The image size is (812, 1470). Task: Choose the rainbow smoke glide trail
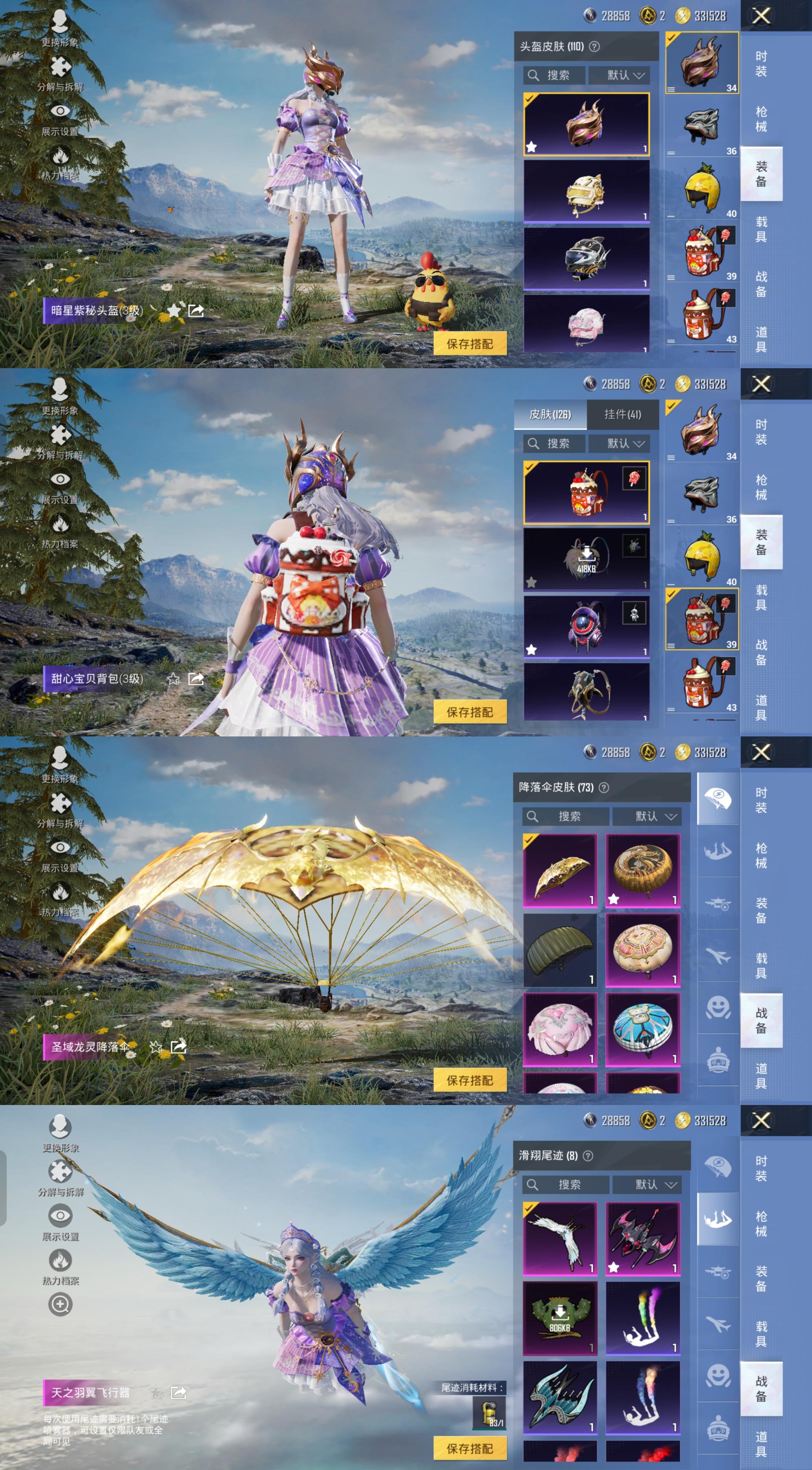point(643,1319)
